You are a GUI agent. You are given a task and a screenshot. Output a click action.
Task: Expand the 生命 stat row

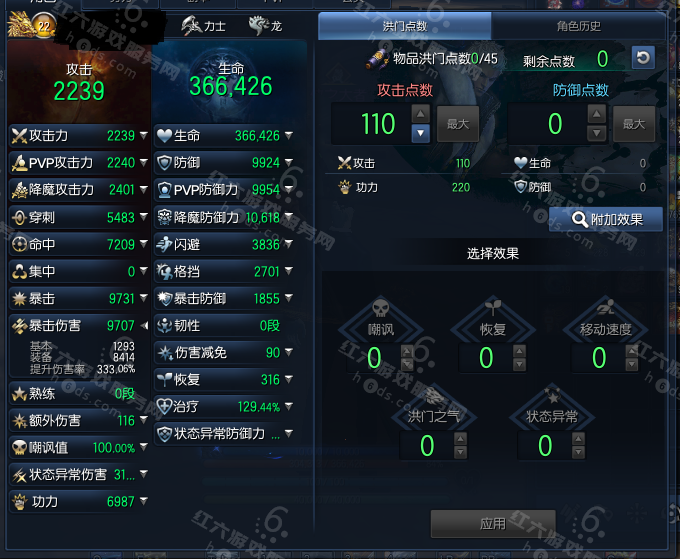[288, 136]
